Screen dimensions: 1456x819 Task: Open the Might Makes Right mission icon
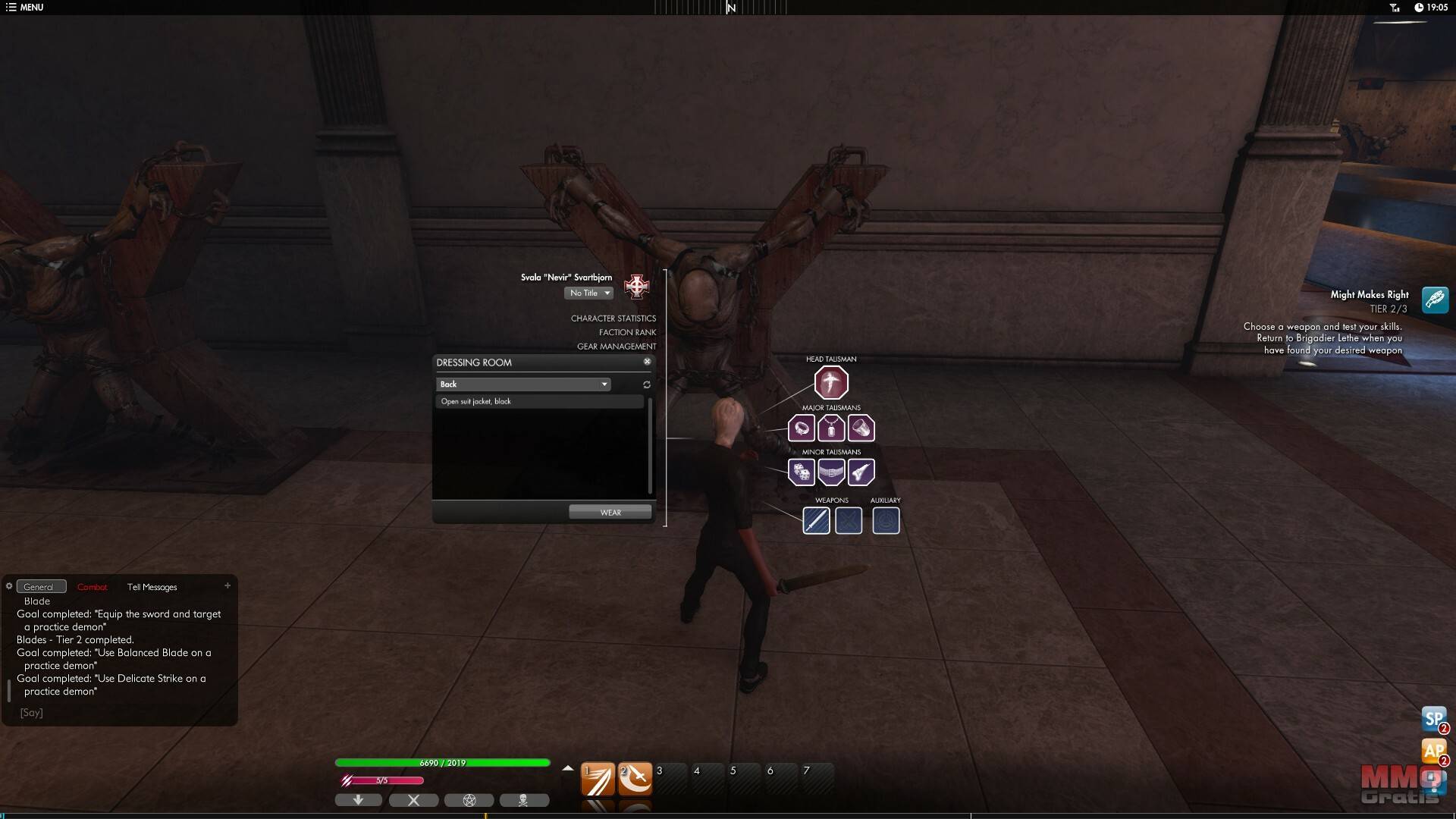[x=1435, y=300]
